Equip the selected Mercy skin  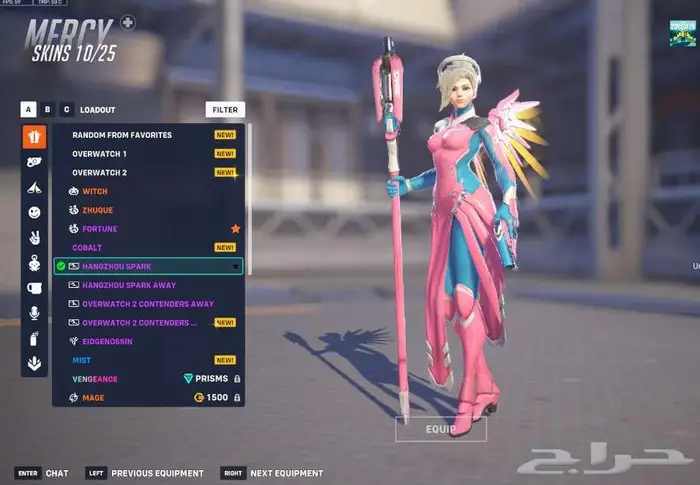[x=441, y=429]
